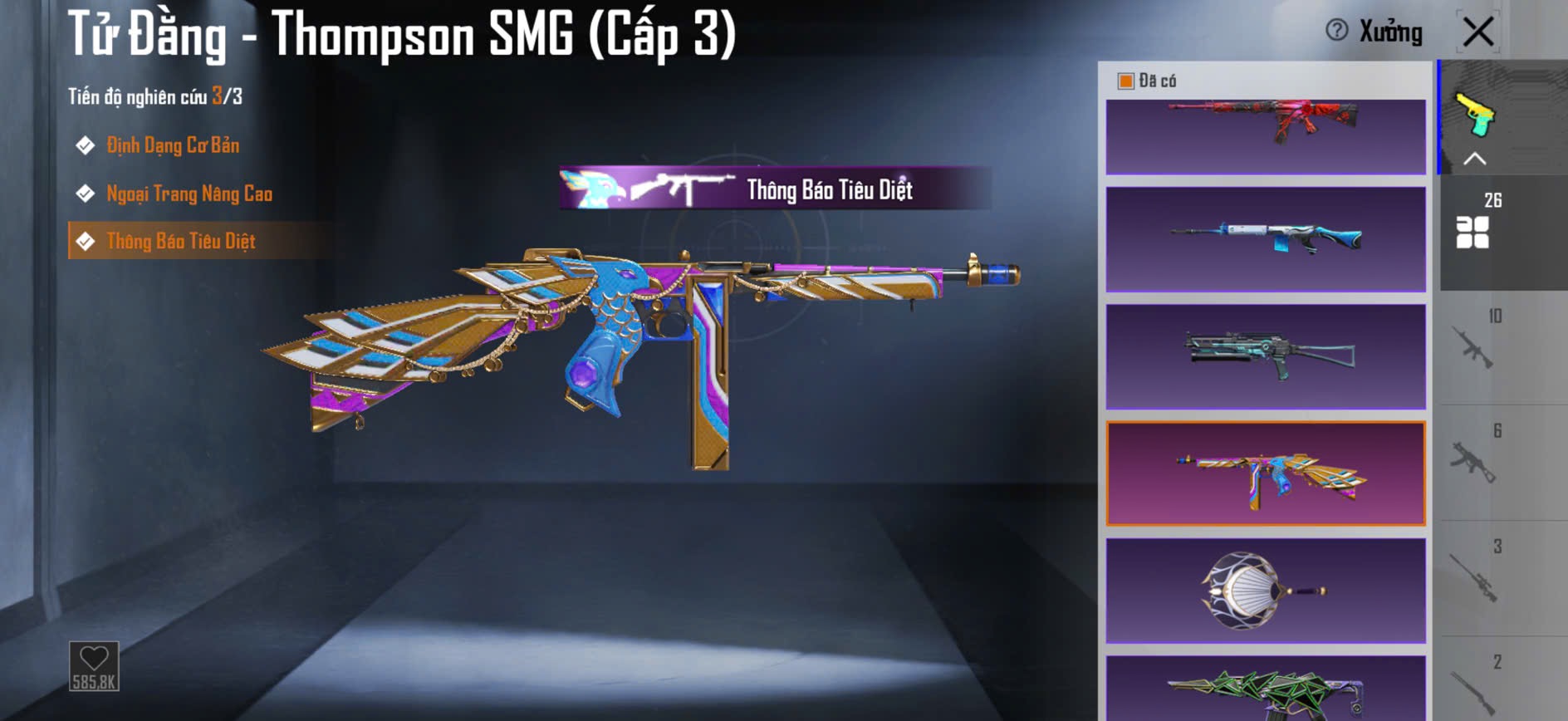Select Định Dạng Cơ Bản research stage
This screenshot has height=721, width=1568.
click(x=173, y=146)
